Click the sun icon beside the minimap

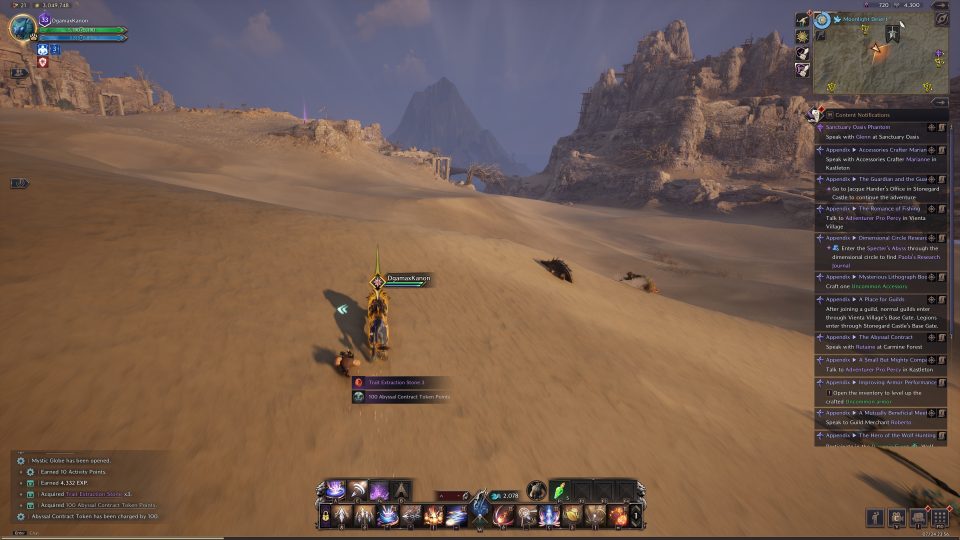click(802, 36)
